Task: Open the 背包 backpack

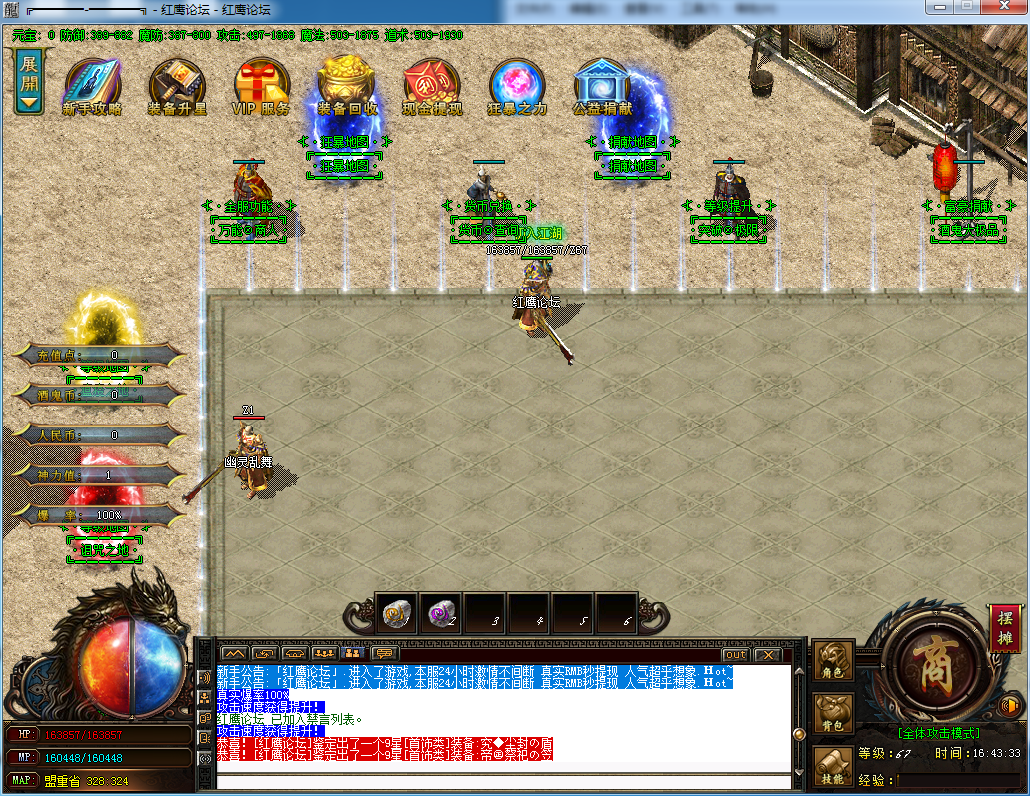Action: tap(833, 713)
